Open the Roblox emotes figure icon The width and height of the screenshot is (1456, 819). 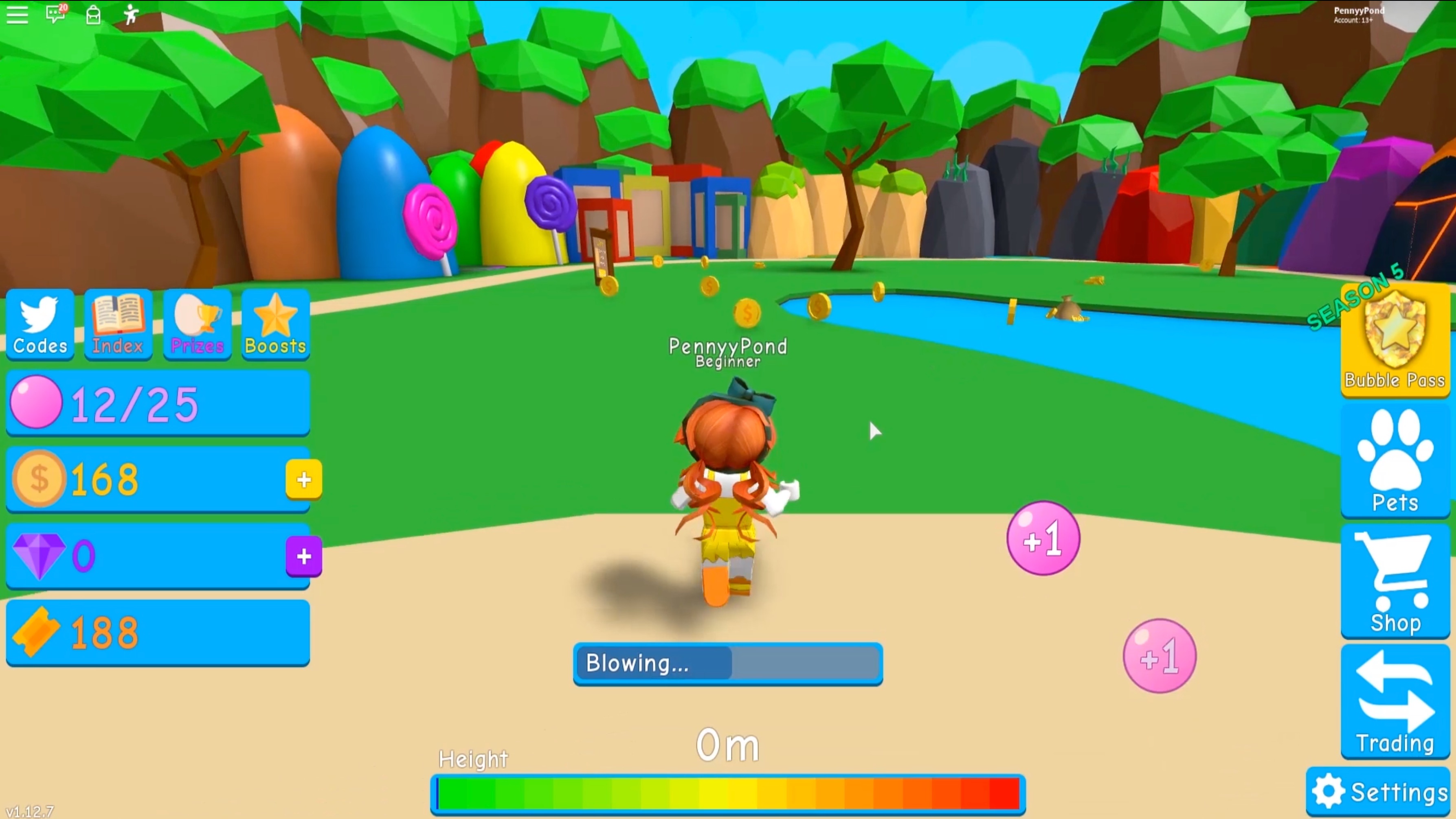tap(131, 14)
